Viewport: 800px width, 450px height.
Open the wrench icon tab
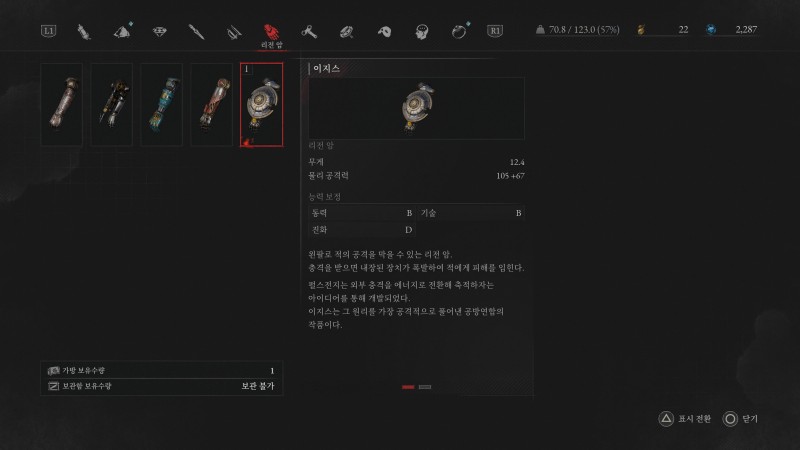309,32
